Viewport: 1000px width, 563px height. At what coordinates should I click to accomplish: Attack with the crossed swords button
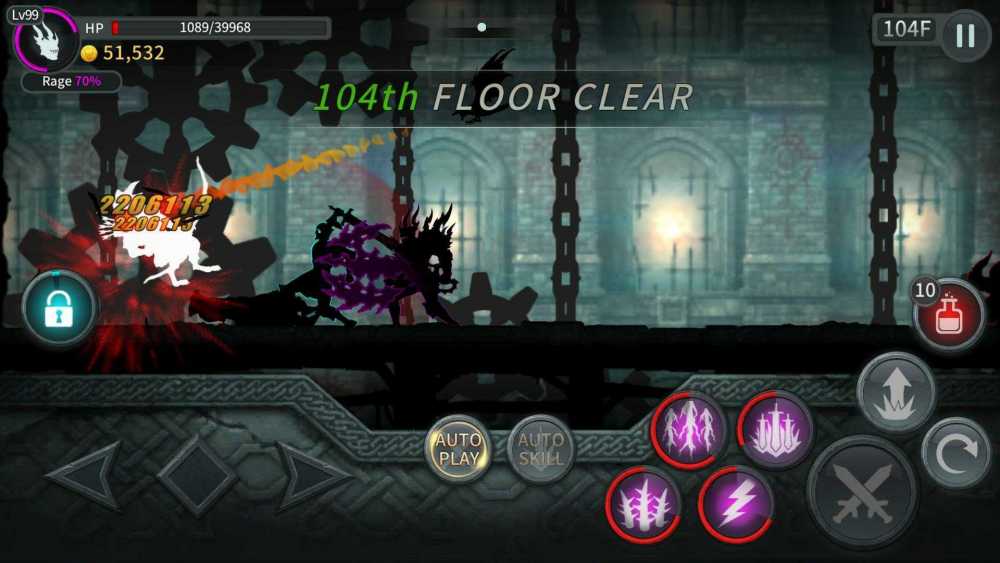point(862,491)
